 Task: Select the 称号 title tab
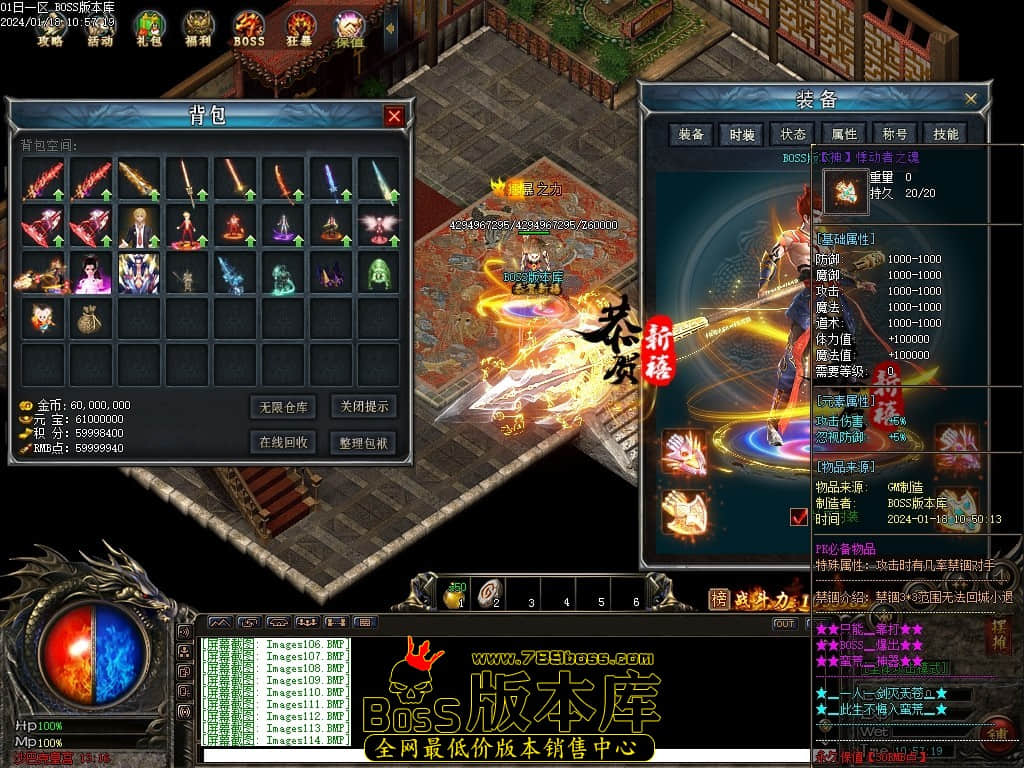895,134
